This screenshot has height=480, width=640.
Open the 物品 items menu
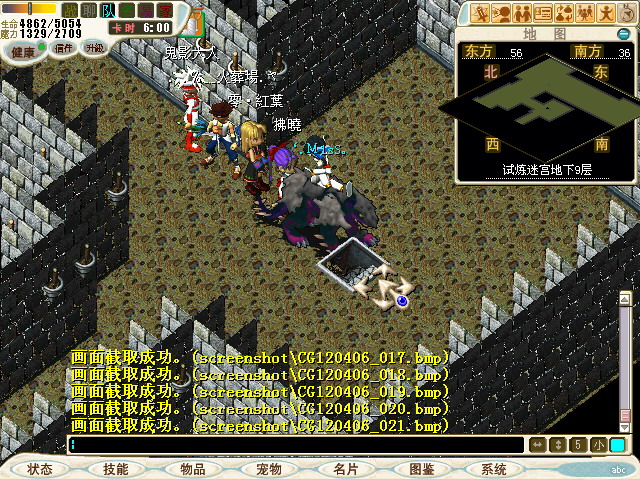pyautogui.click(x=192, y=468)
